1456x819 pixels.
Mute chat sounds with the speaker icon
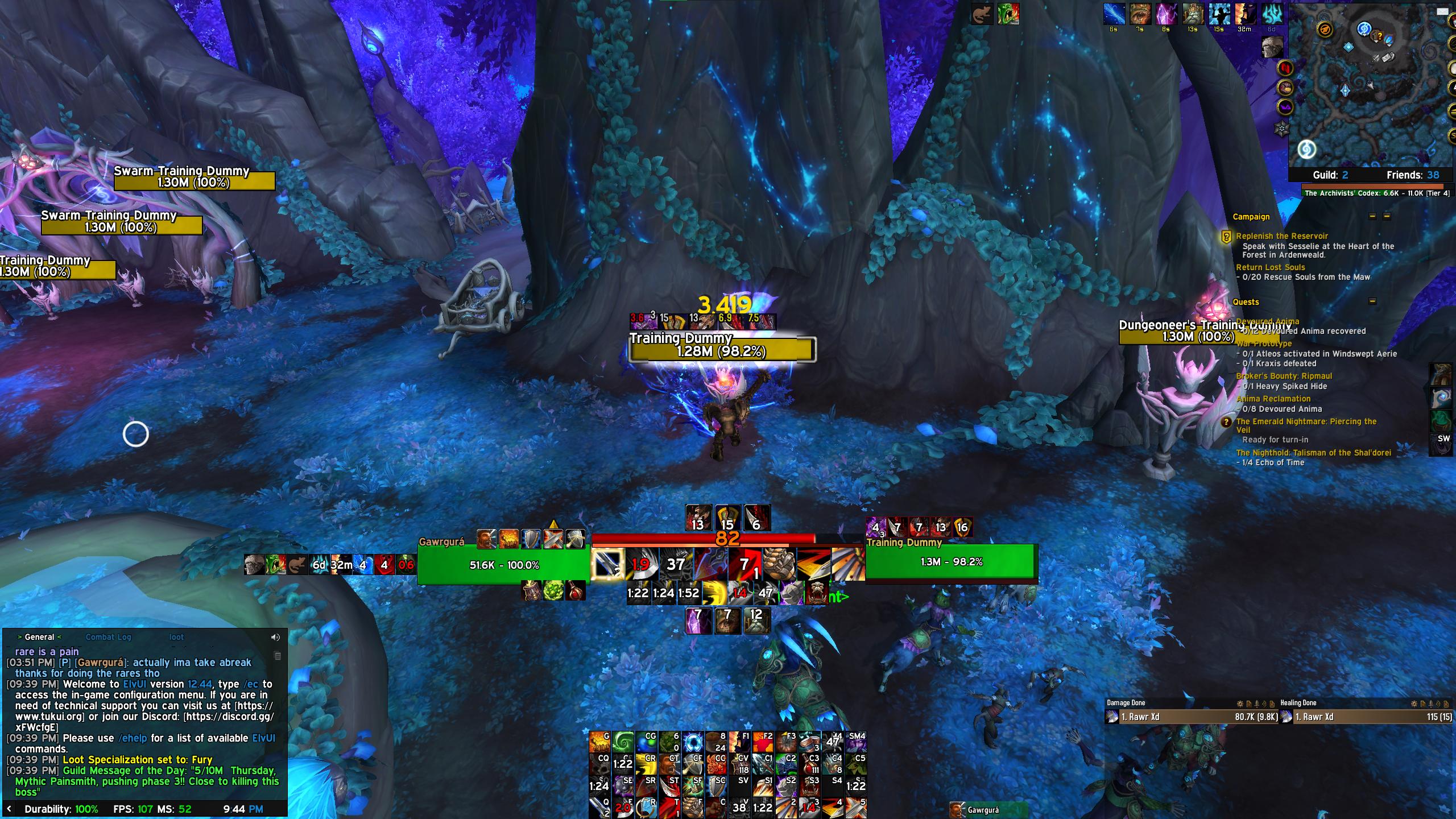tap(277, 636)
